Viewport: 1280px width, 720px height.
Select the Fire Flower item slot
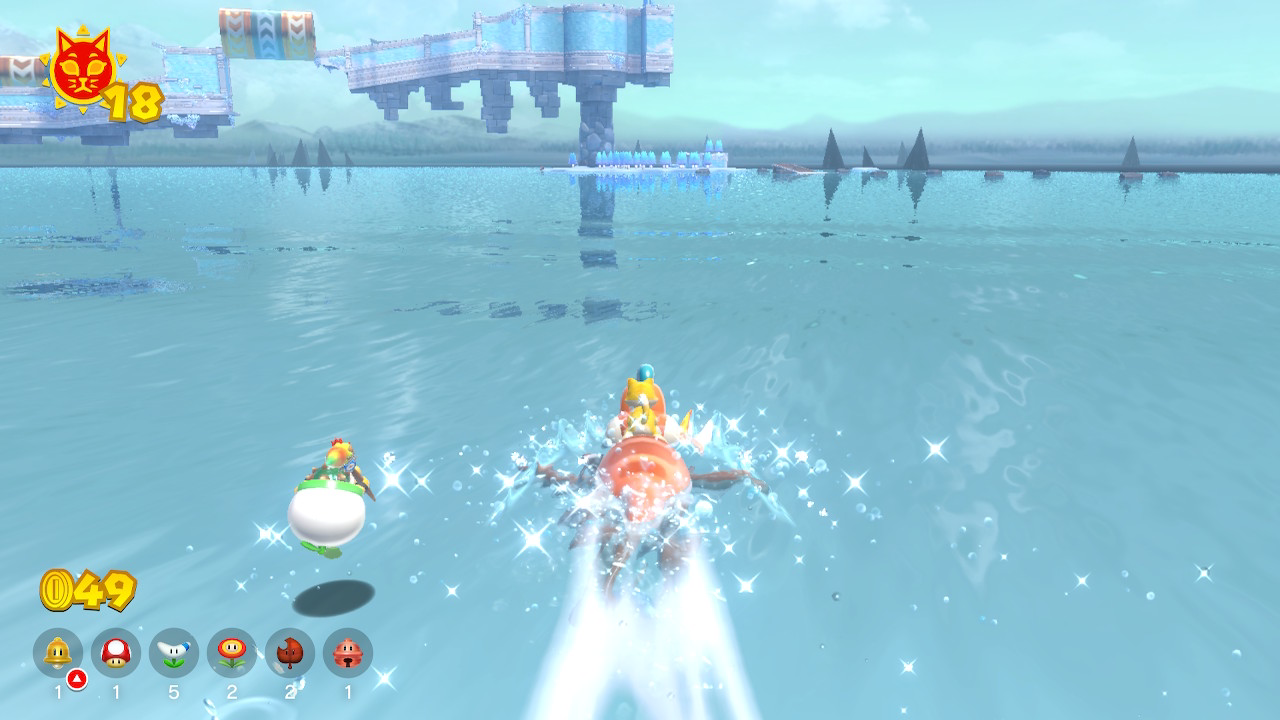(232, 653)
